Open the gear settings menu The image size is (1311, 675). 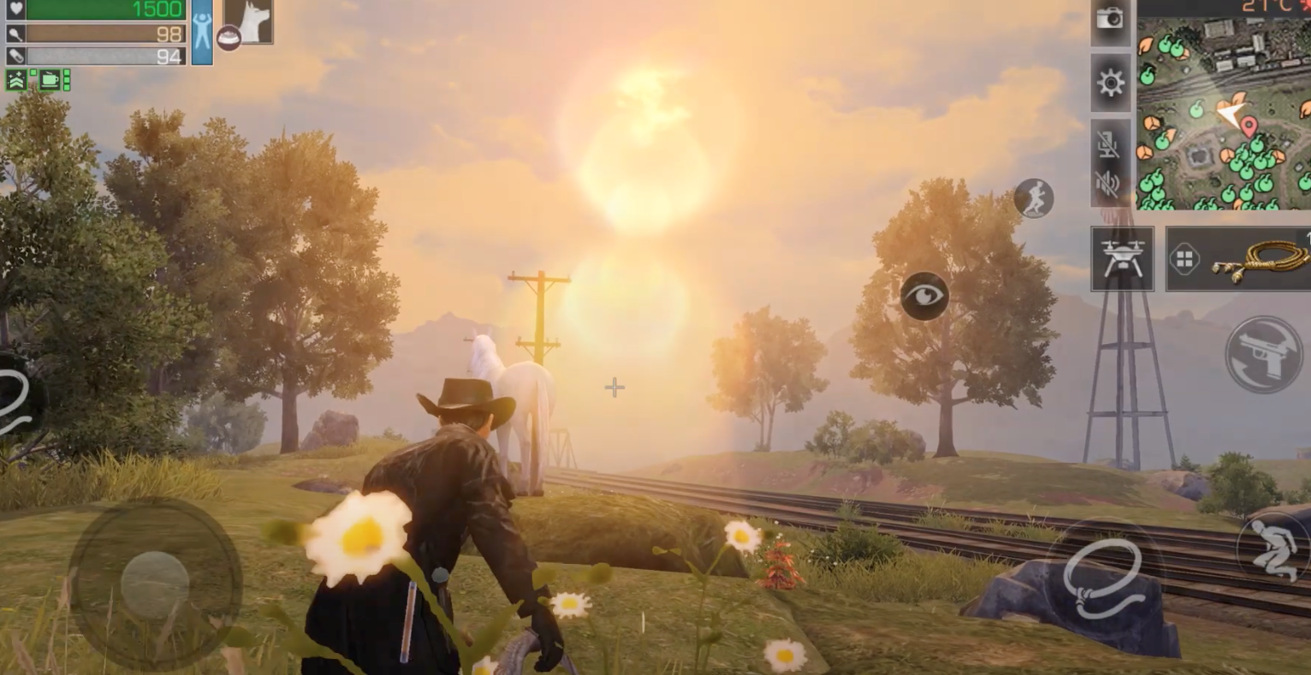coord(1110,83)
